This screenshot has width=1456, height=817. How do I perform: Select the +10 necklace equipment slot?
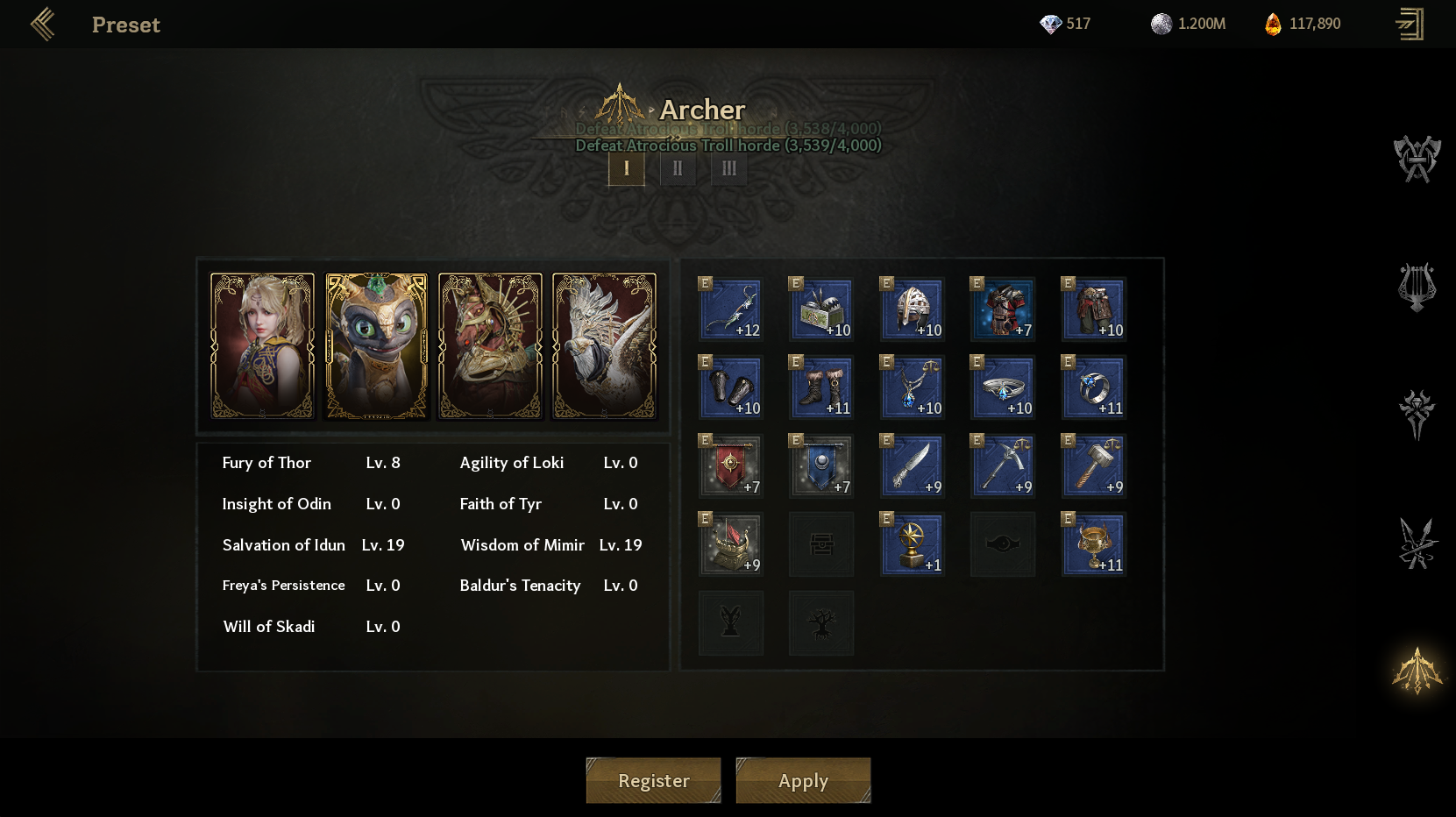913,387
